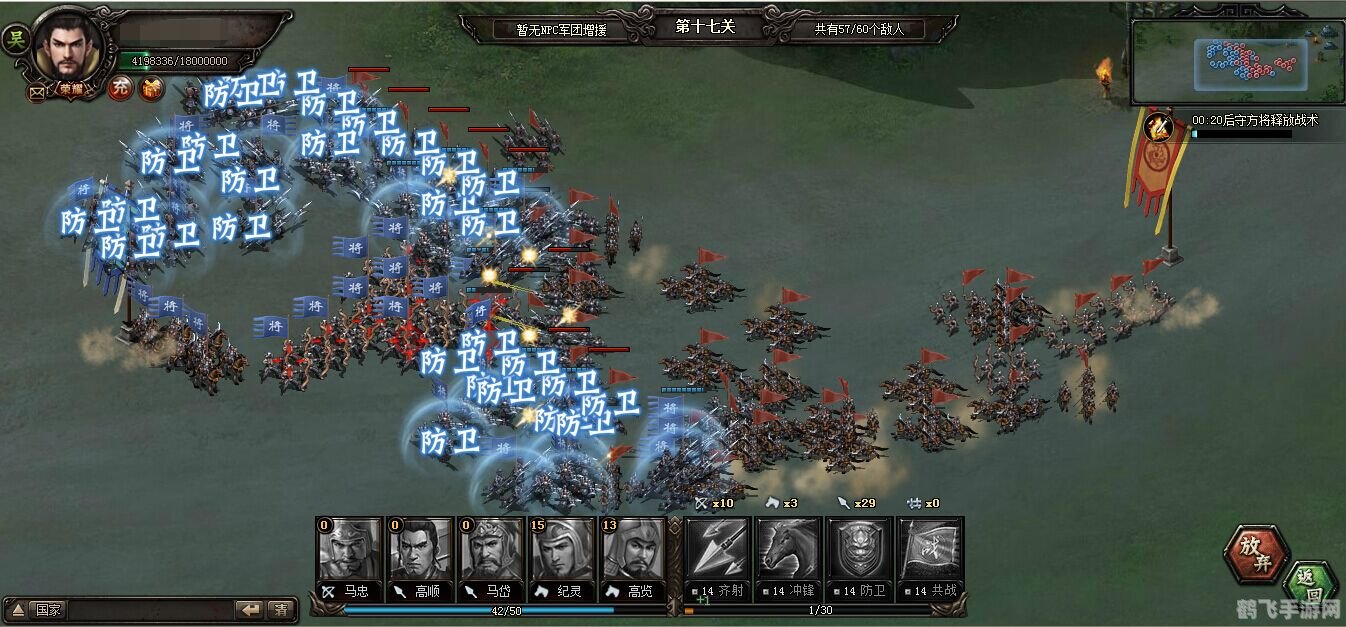Open the battlefield minimap
1346x627 pixels.
tap(1238, 62)
